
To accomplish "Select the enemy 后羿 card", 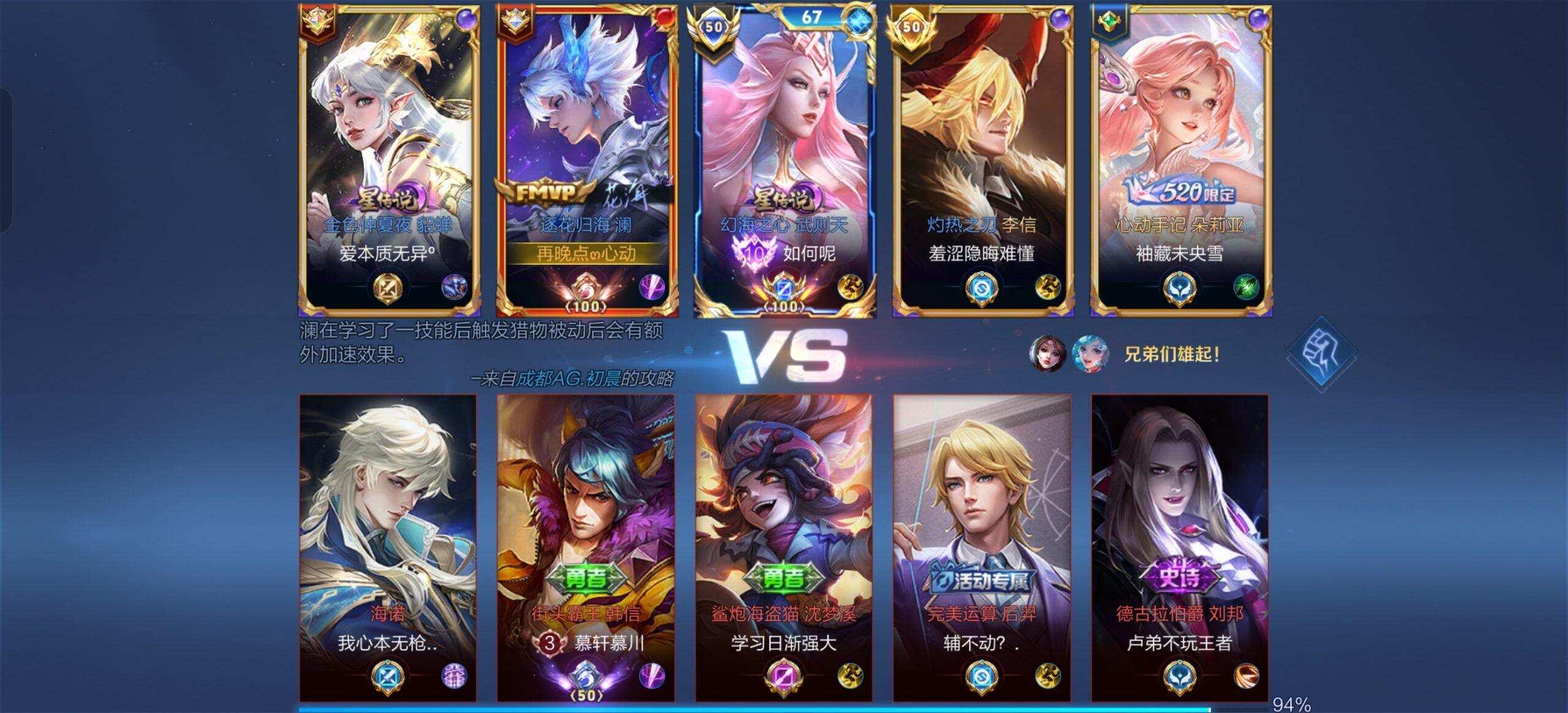I will coord(982,547).
